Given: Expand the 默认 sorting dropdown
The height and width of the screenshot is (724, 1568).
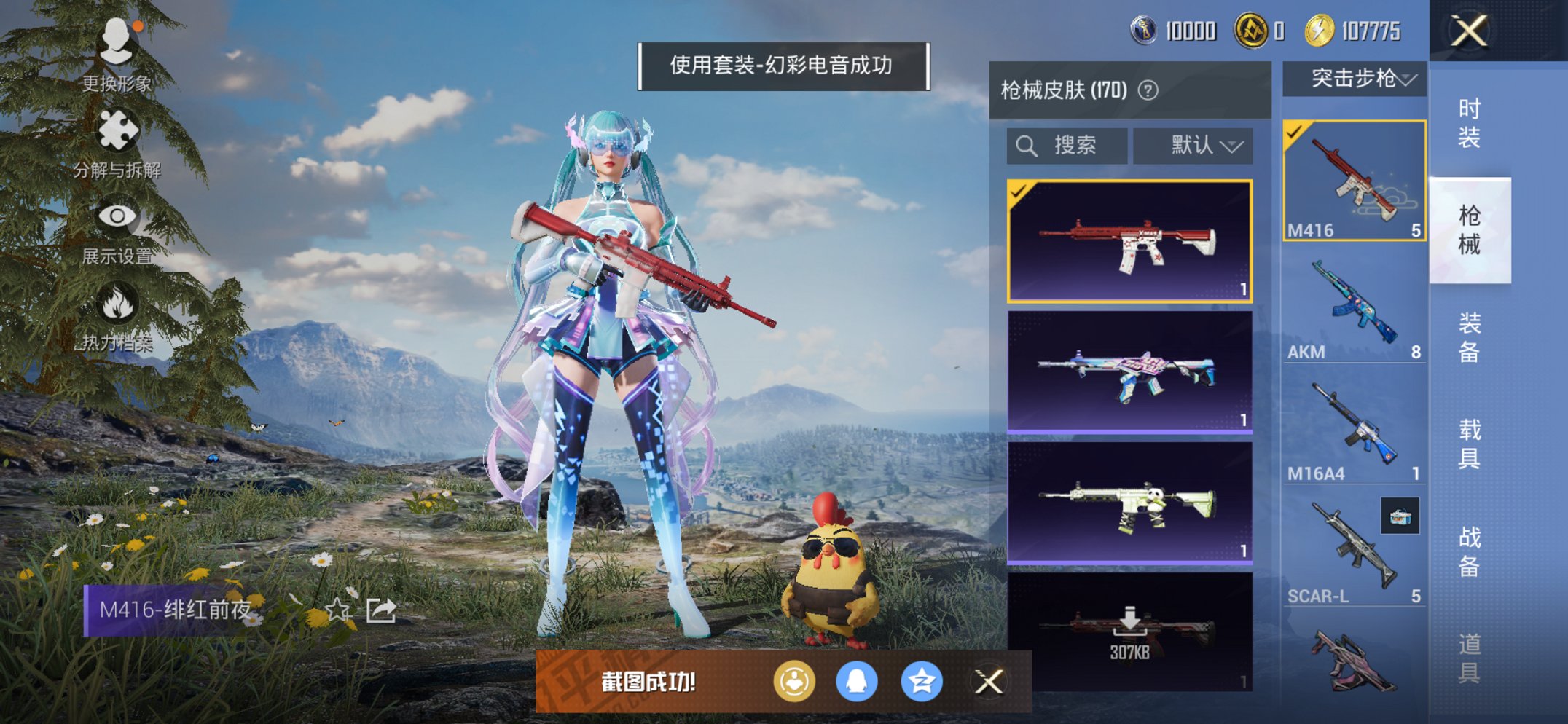Looking at the screenshot, I should click(1193, 145).
